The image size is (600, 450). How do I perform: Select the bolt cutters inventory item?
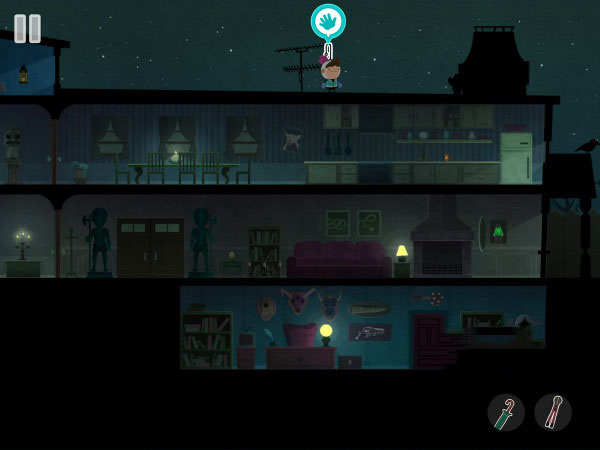pos(553,412)
